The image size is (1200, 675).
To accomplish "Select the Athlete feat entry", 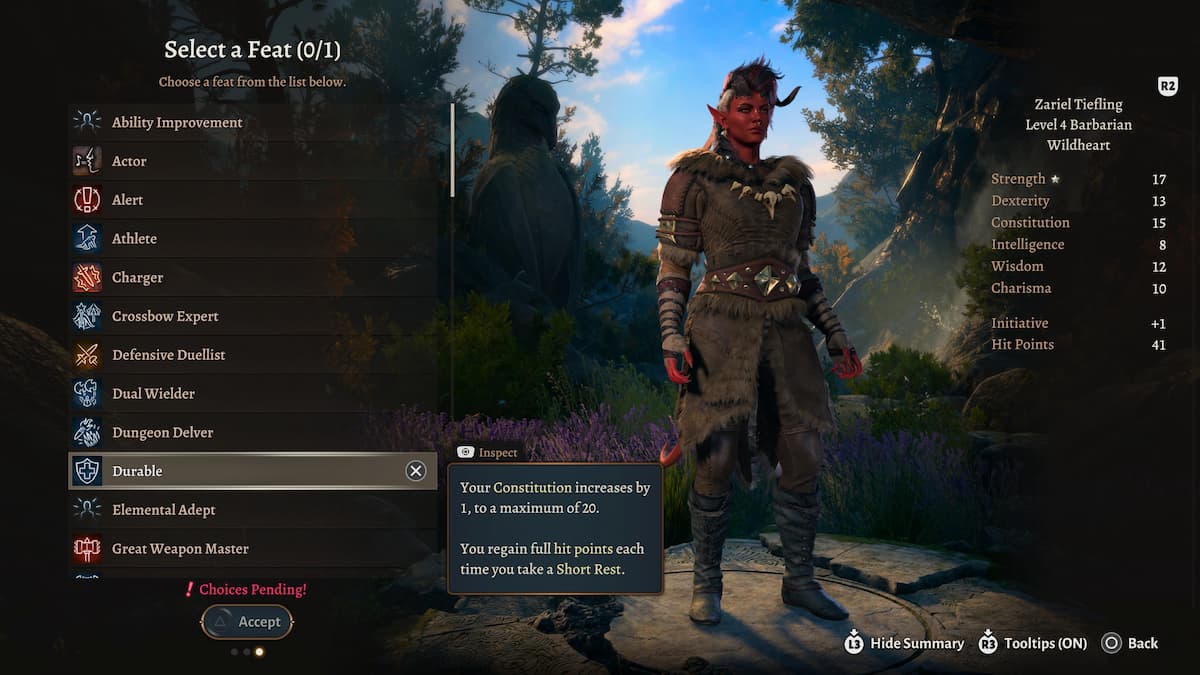I will point(134,238).
